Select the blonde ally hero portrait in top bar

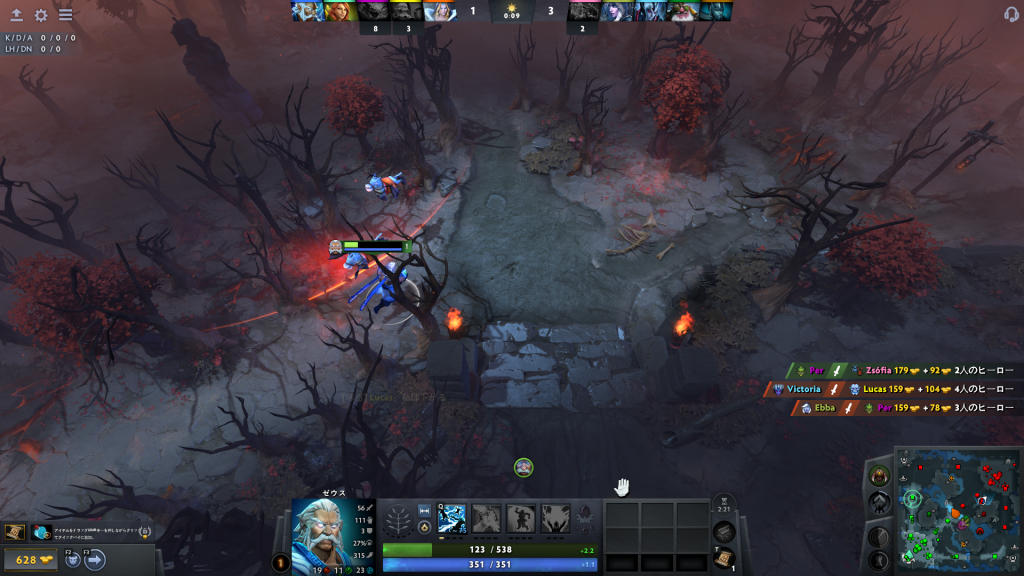click(440, 11)
